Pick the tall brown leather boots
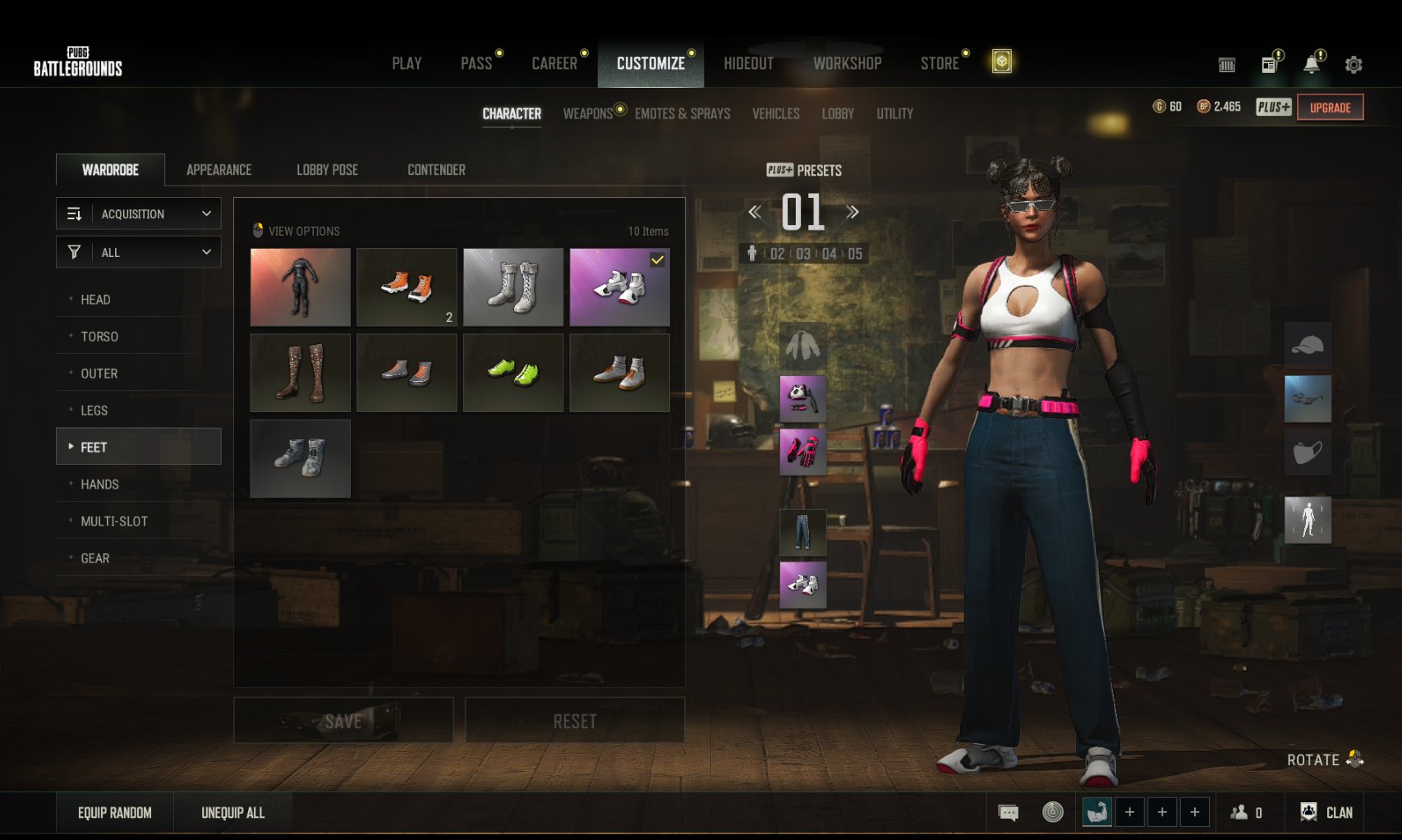The width and height of the screenshot is (1402, 840). tap(300, 373)
